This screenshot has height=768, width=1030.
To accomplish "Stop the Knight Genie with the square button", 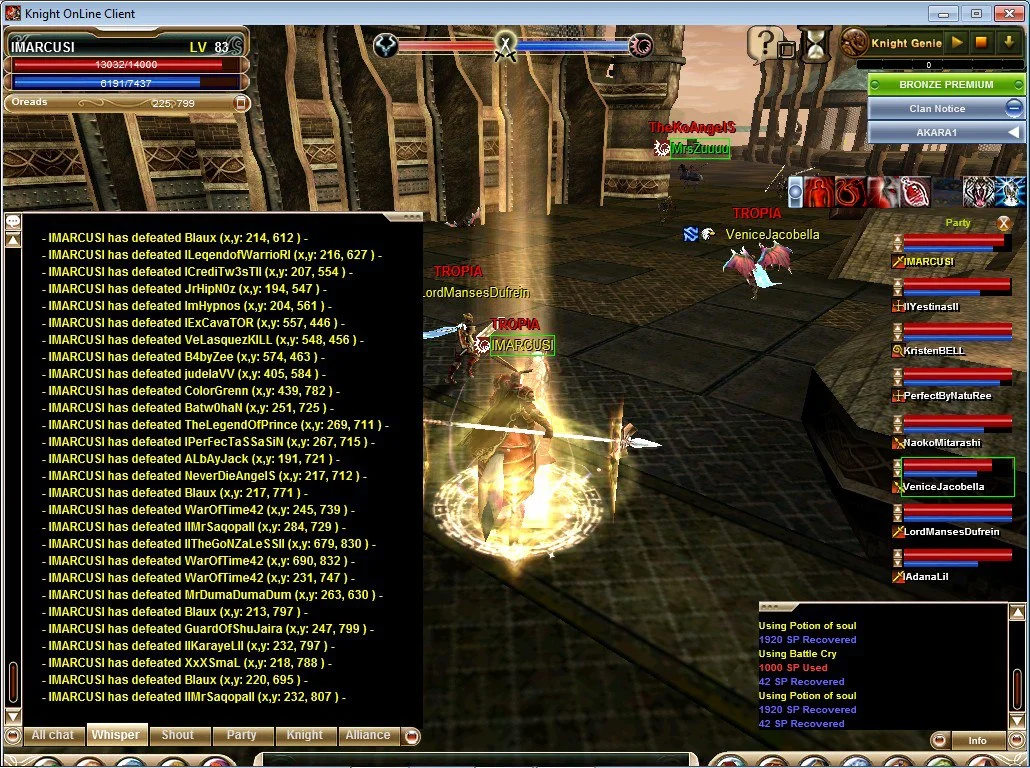I will [x=982, y=43].
